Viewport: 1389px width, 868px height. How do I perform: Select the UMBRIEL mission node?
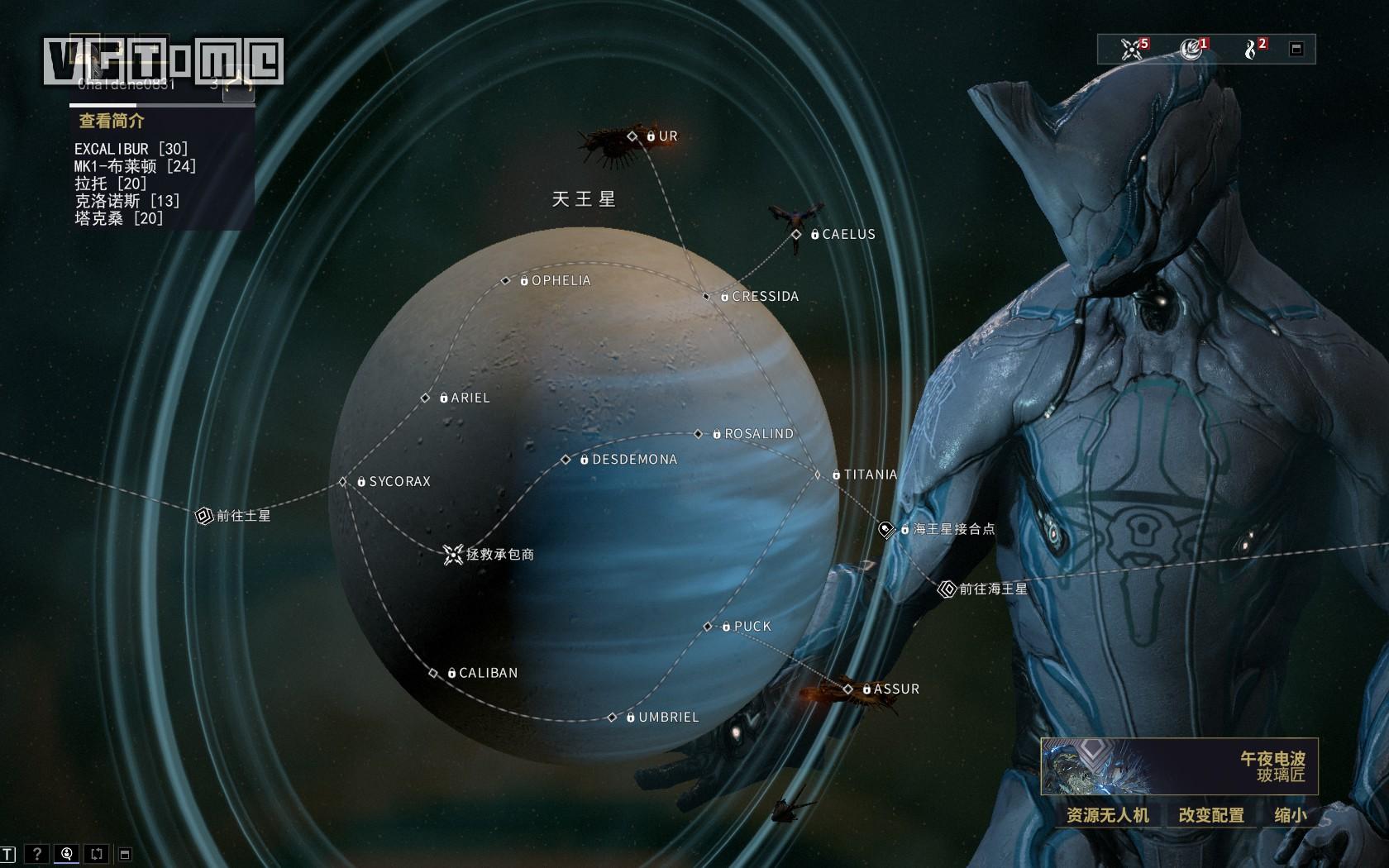point(613,718)
